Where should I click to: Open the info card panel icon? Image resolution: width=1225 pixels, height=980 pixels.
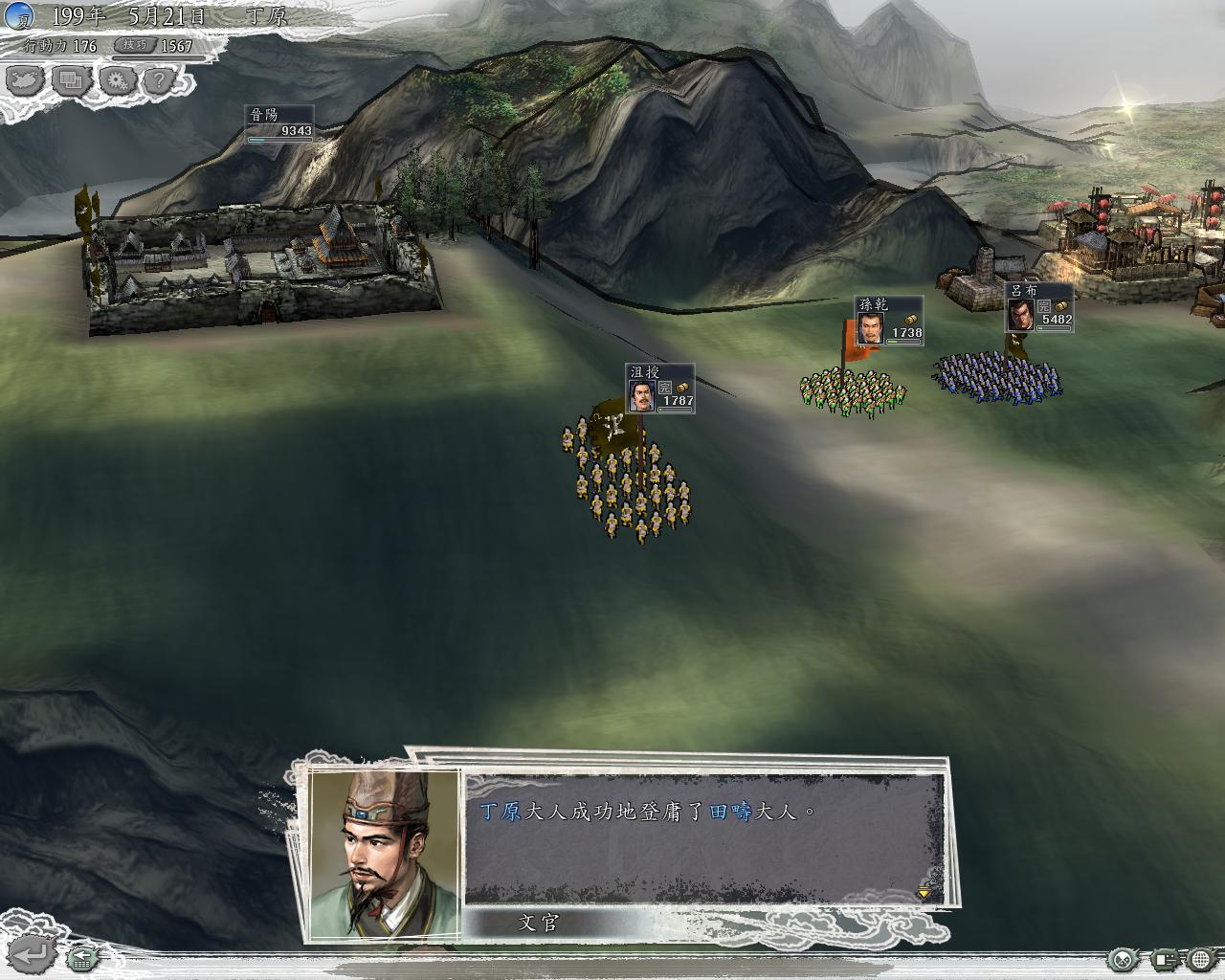(1164, 958)
